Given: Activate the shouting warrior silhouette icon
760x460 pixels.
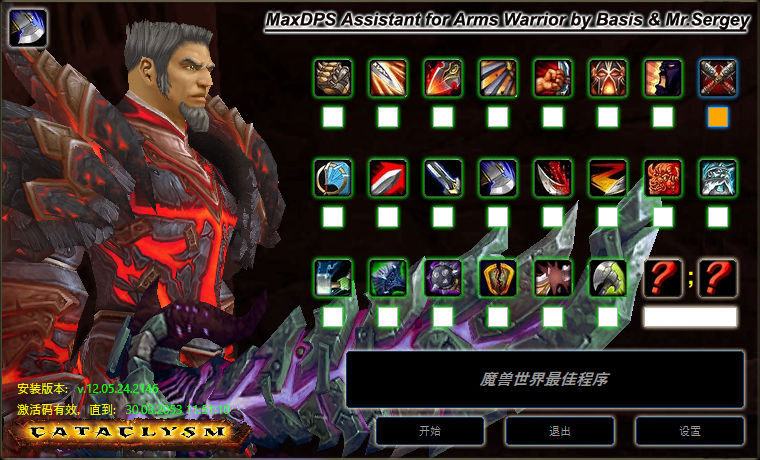Looking at the screenshot, I should [663, 78].
